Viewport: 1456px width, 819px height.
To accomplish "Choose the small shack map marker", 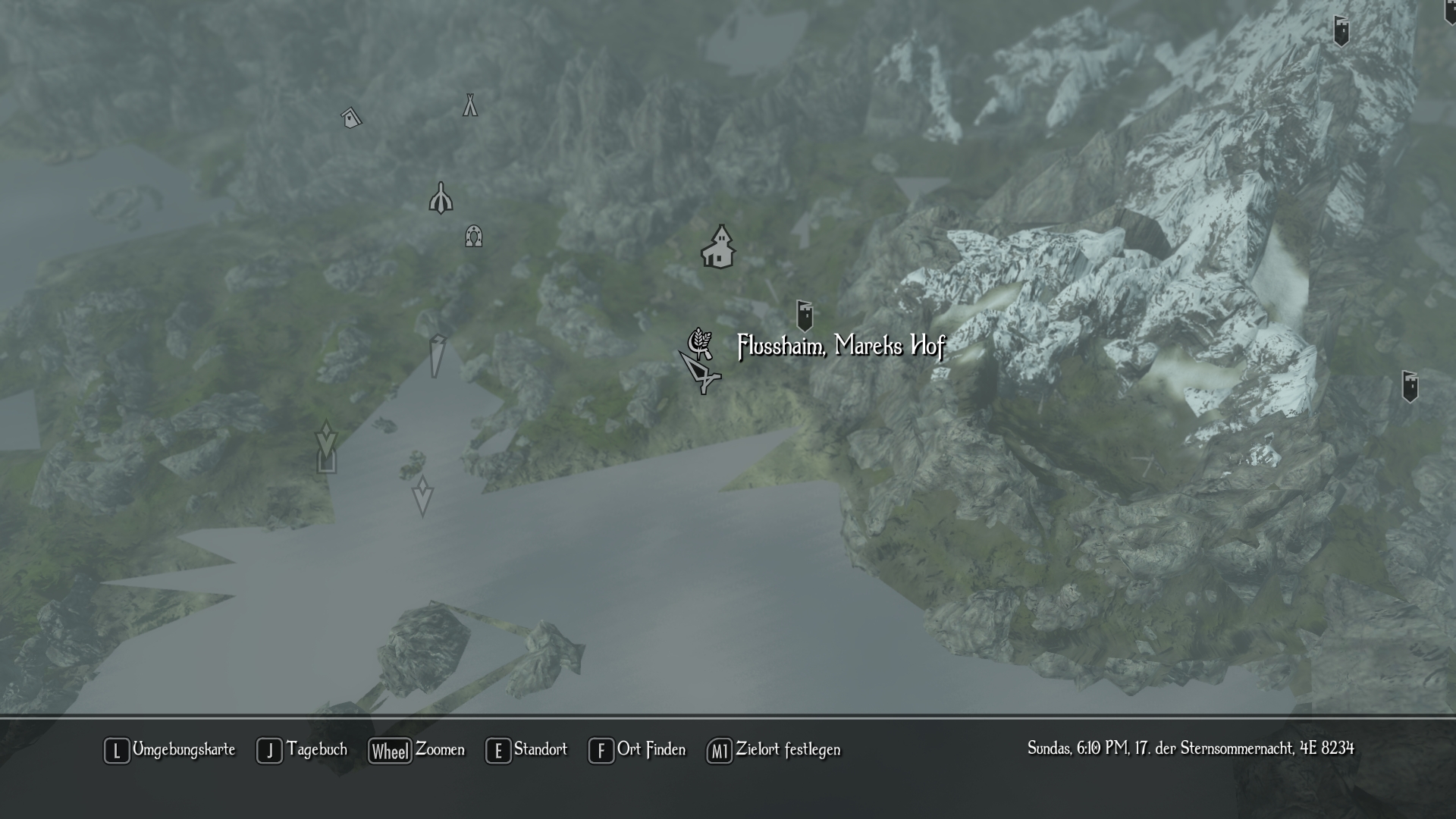I will (x=351, y=118).
